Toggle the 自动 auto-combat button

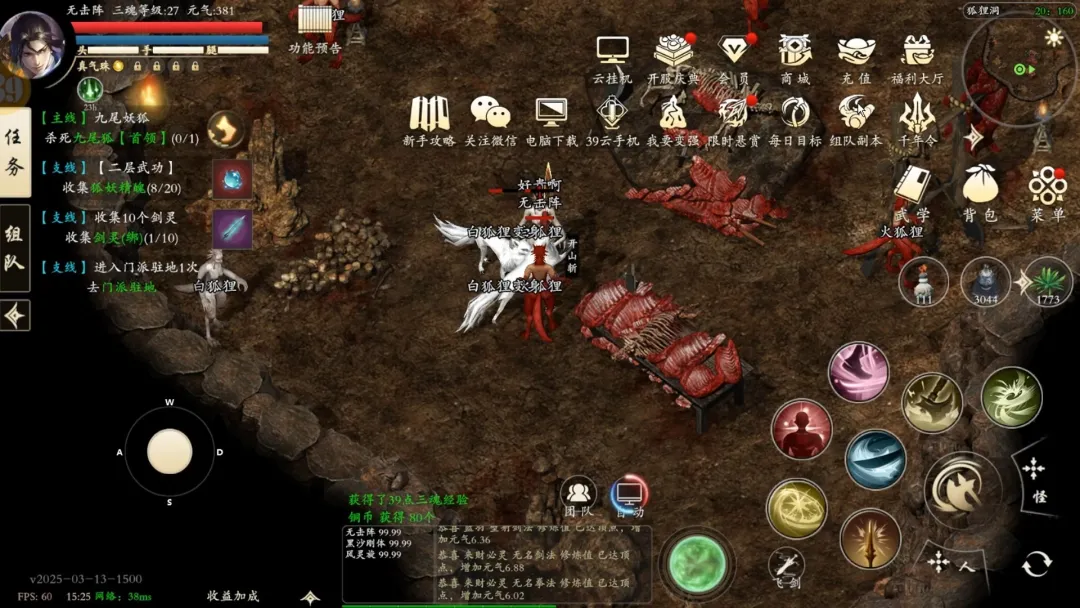pos(630,495)
